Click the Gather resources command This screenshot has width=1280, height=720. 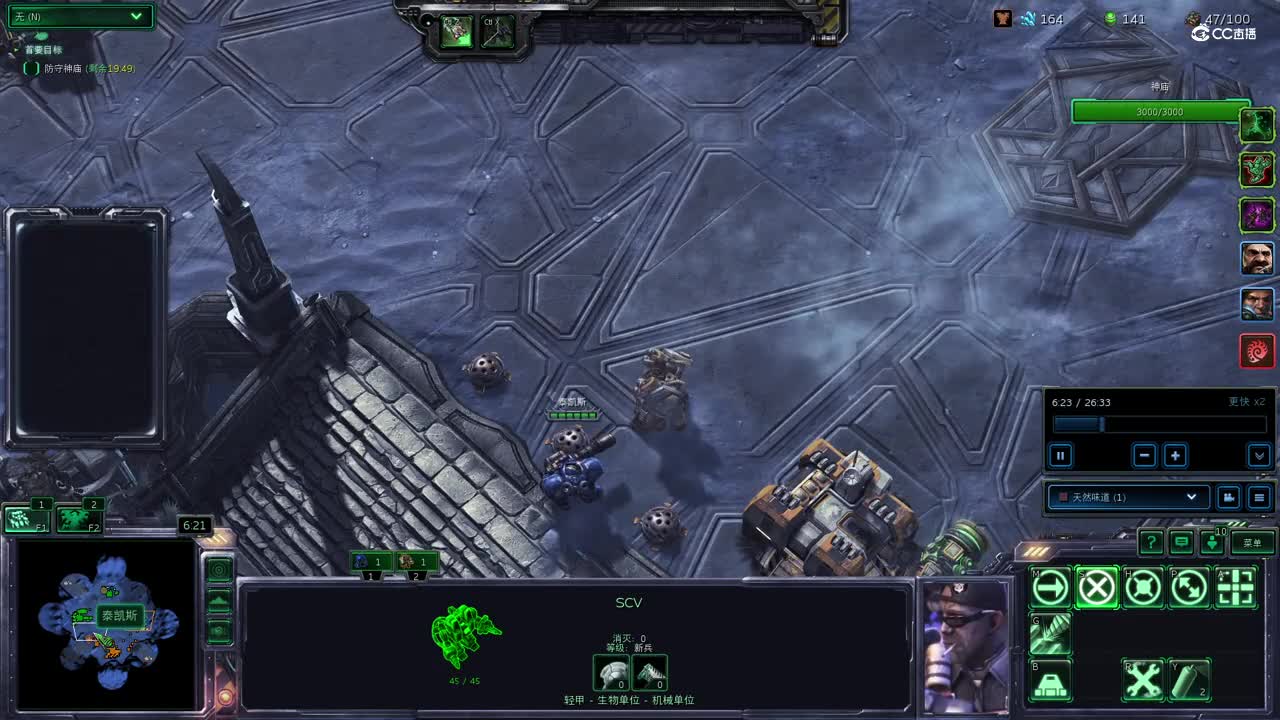click(1051, 635)
